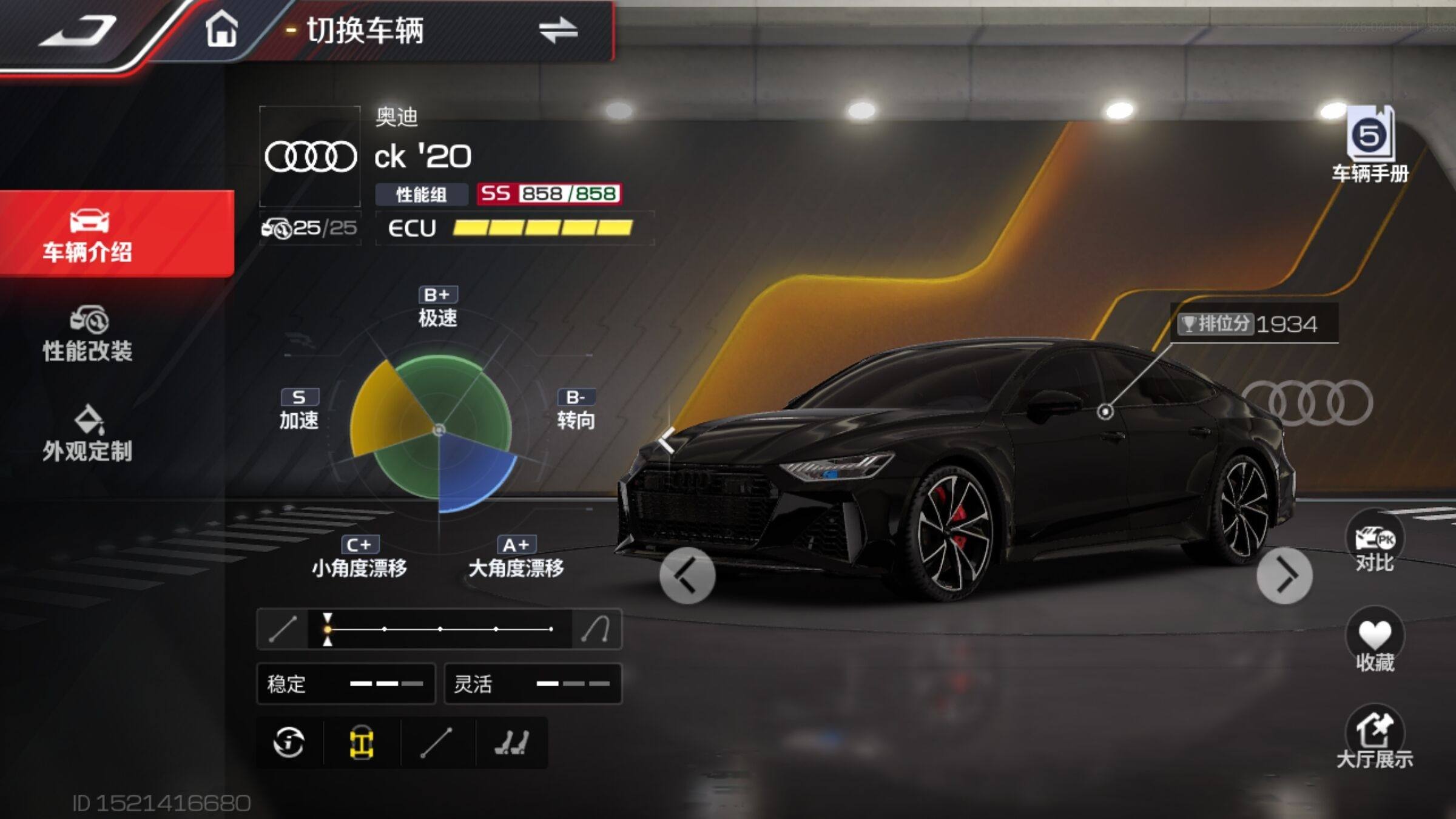Click the circular info icon
The width and height of the screenshot is (1456, 819).
tap(289, 743)
